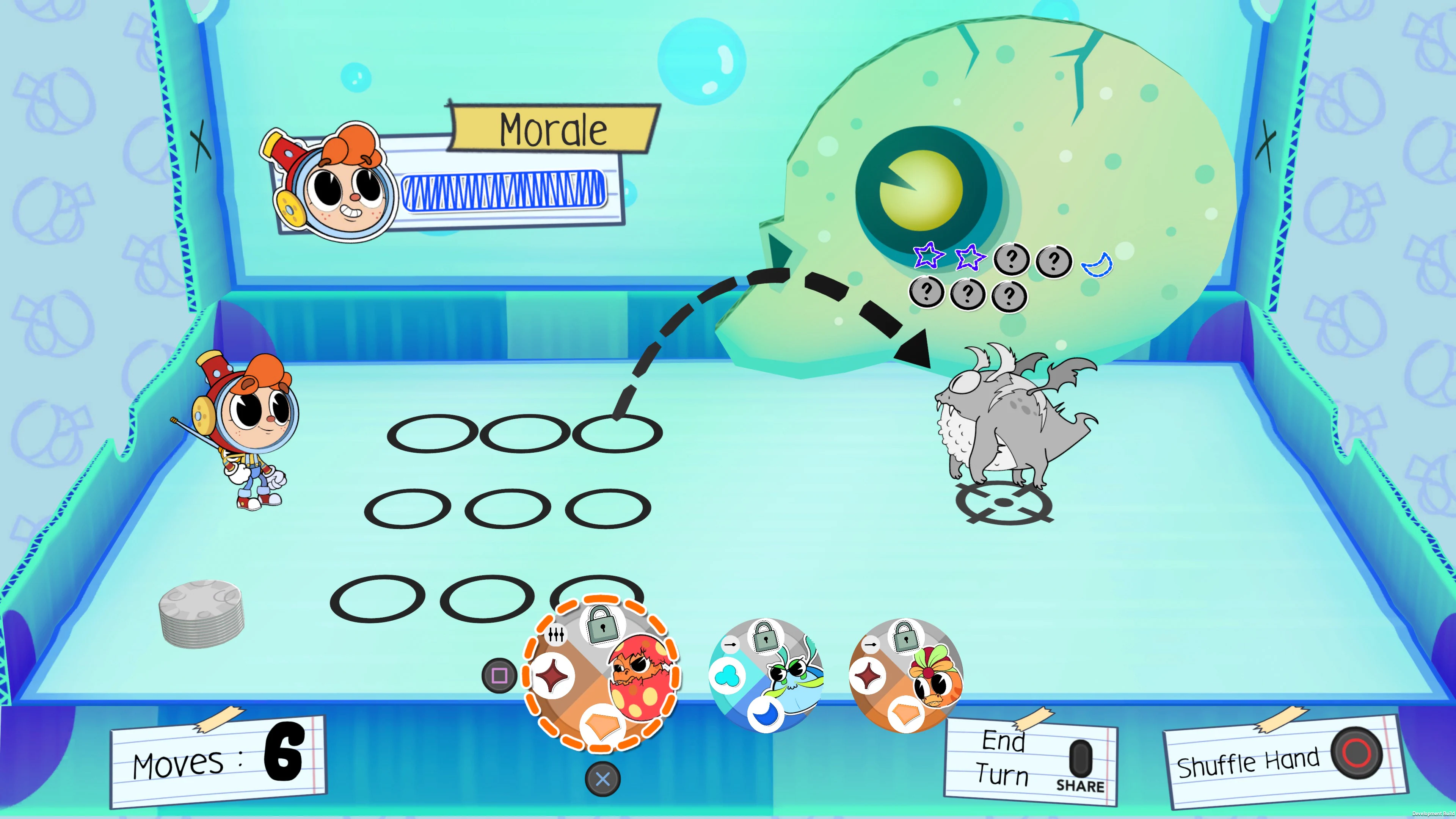This screenshot has width=1456, height=819.
Task: Click the first blue star outline above the monster
Action: (x=930, y=257)
